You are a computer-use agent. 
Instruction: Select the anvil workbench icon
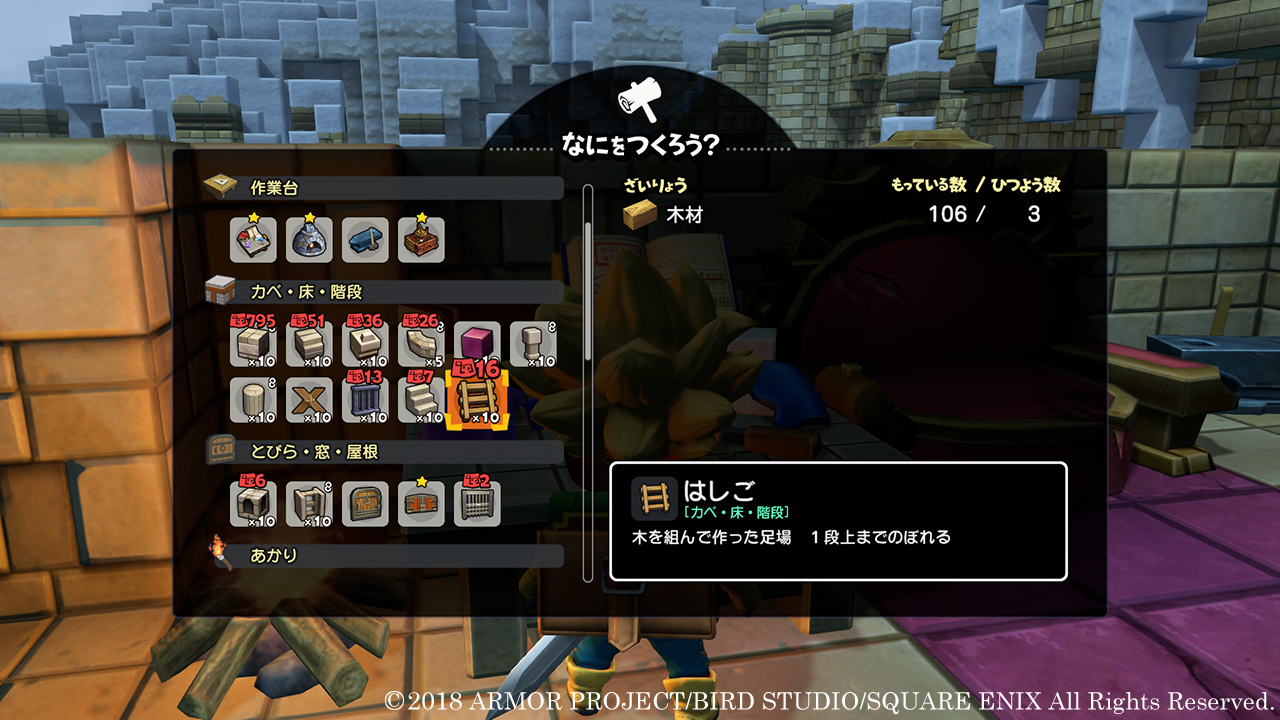point(366,240)
